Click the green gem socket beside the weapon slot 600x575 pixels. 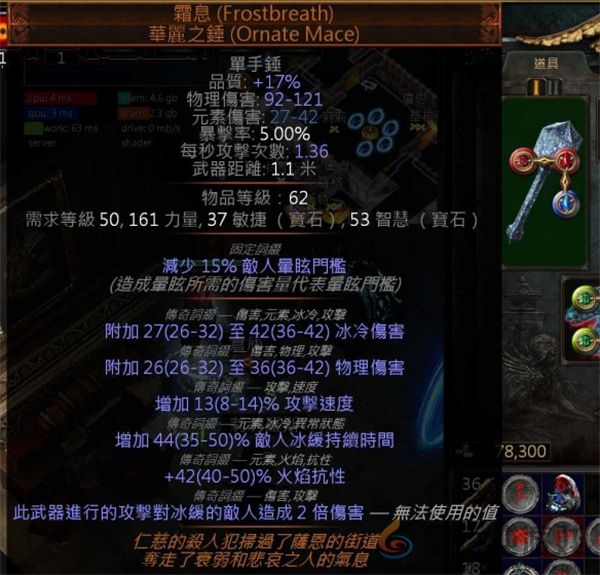click(x=586, y=296)
